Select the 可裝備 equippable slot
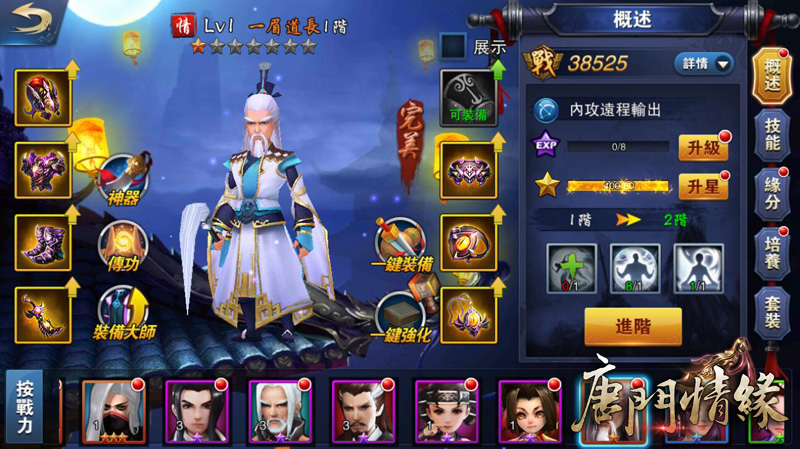 pyautogui.click(x=468, y=99)
